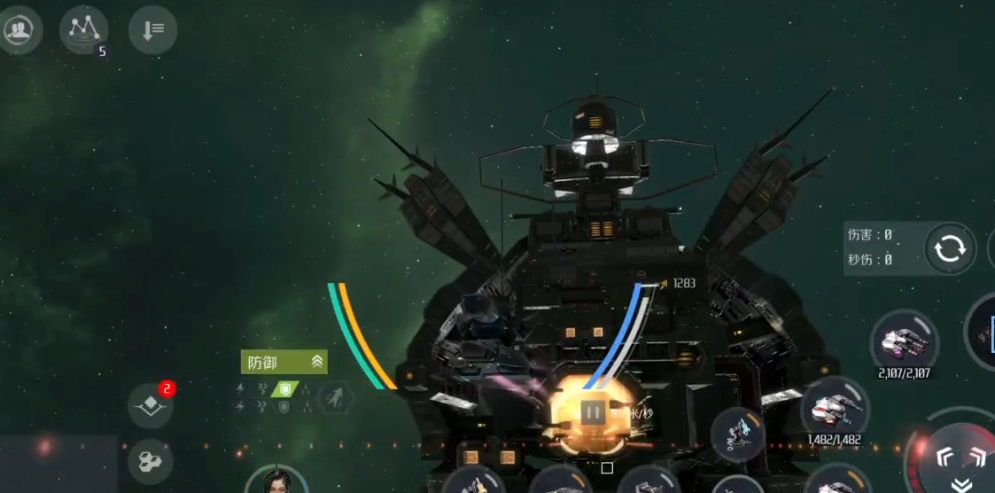Image resolution: width=995 pixels, height=493 pixels.
Task: Toggle the sort list icon
Action: click(x=153, y=30)
